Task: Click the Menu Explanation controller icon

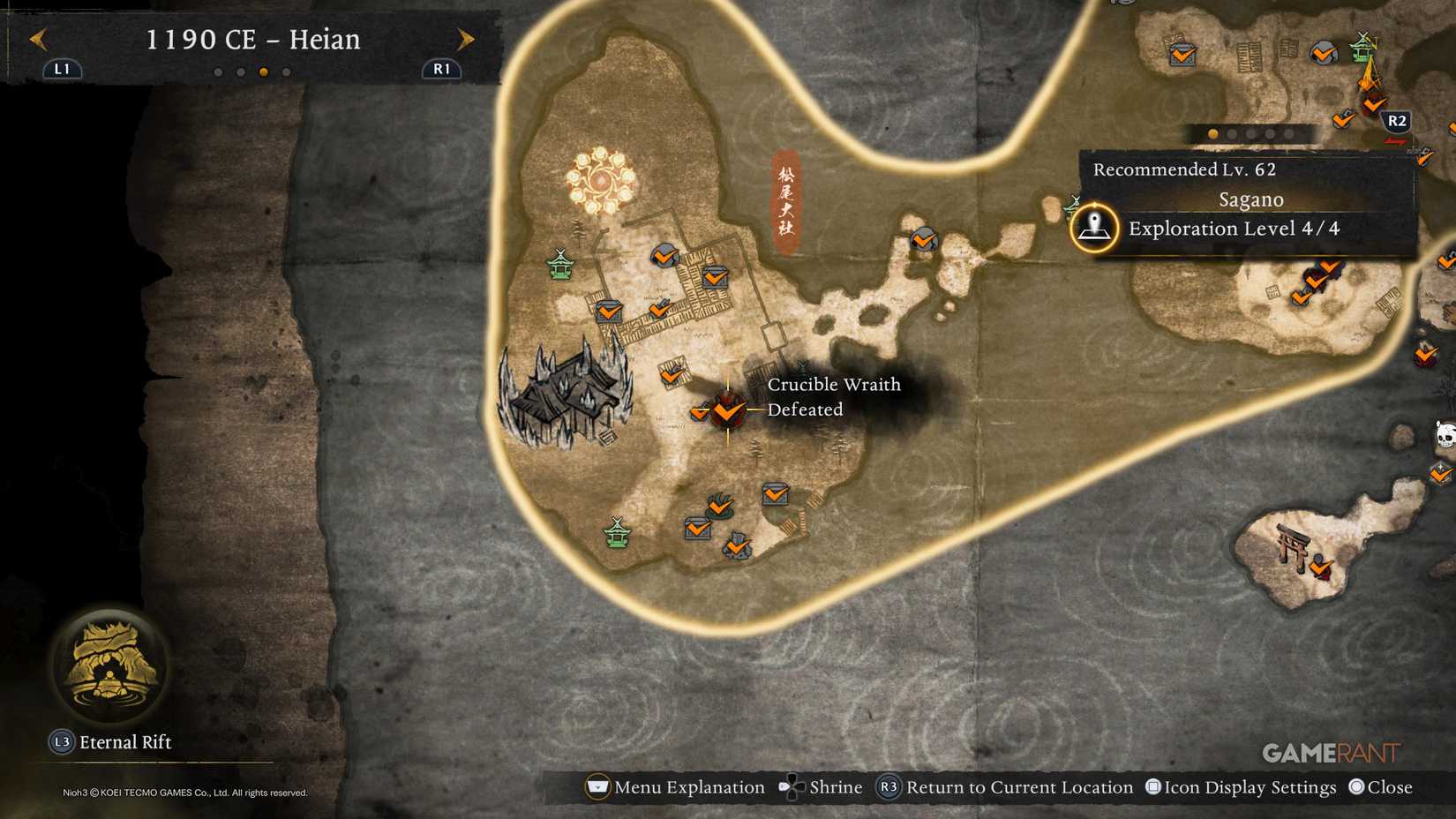Action: 598,786
